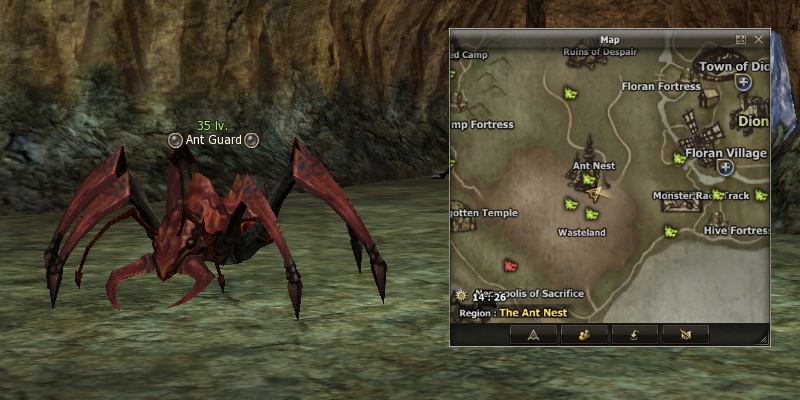Select the Wasteland area on the map

pyautogui.click(x=581, y=233)
